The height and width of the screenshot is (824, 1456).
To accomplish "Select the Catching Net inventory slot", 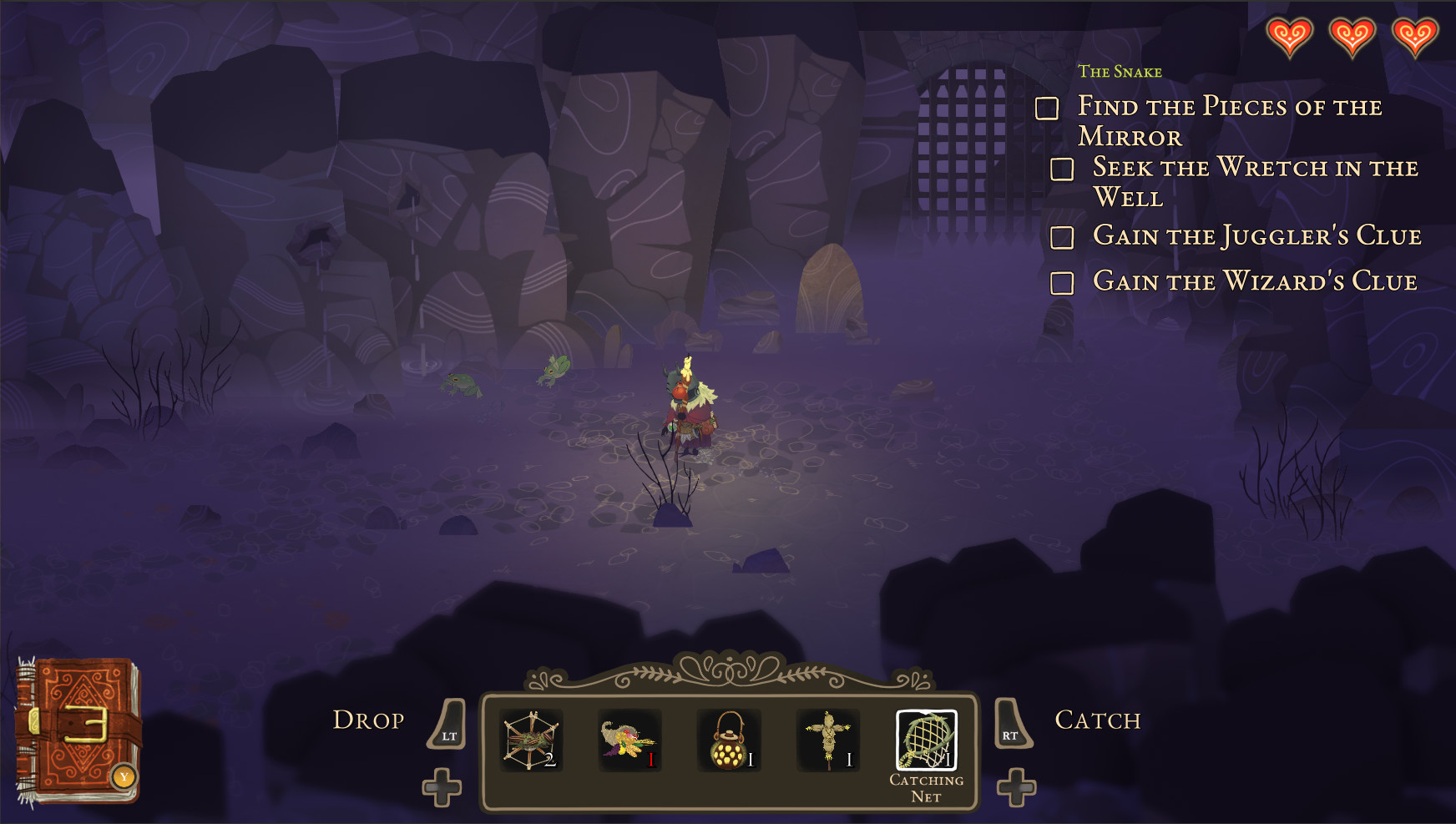I will click(928, 739).
